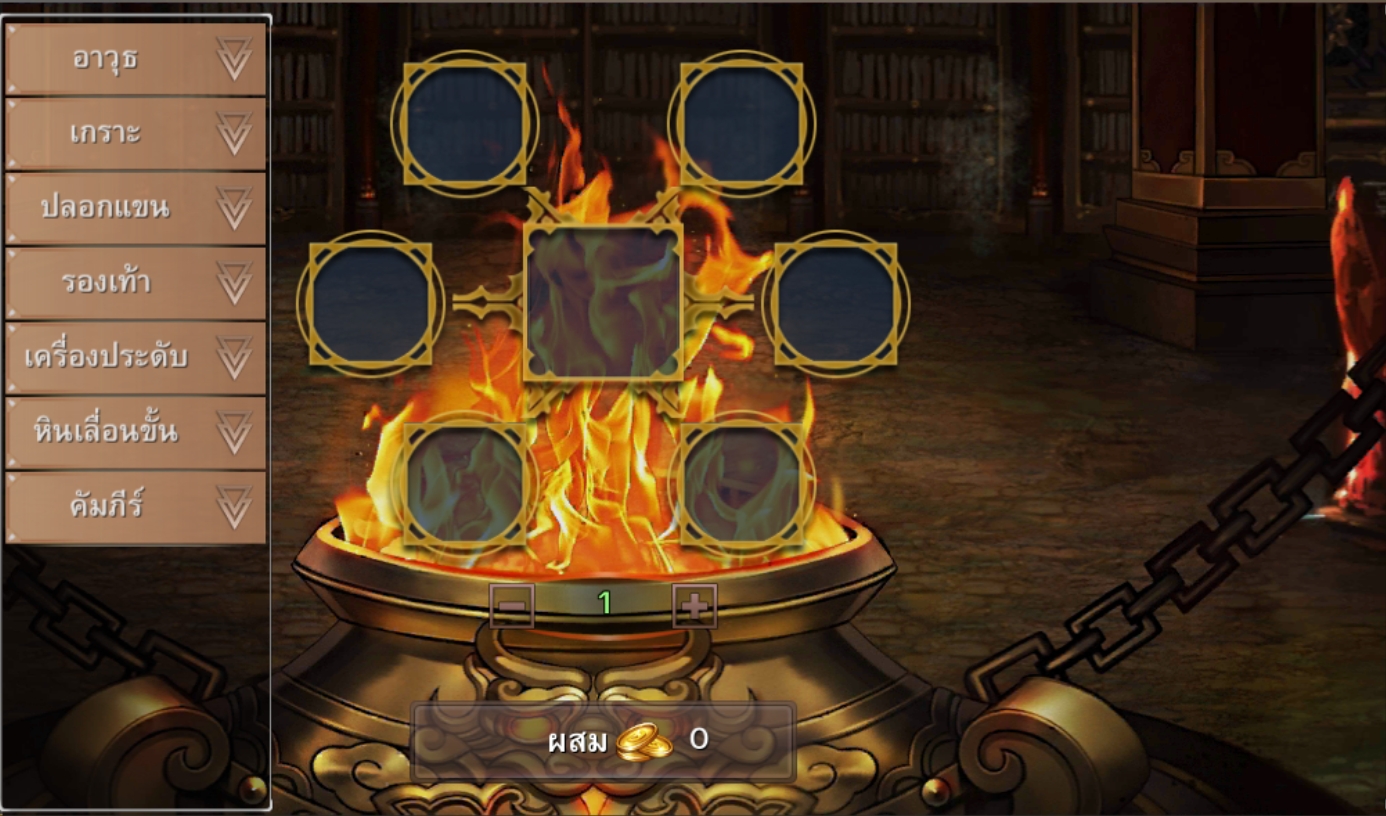
Task: Increase quantity with the plus button
Action: pos(694,605)
